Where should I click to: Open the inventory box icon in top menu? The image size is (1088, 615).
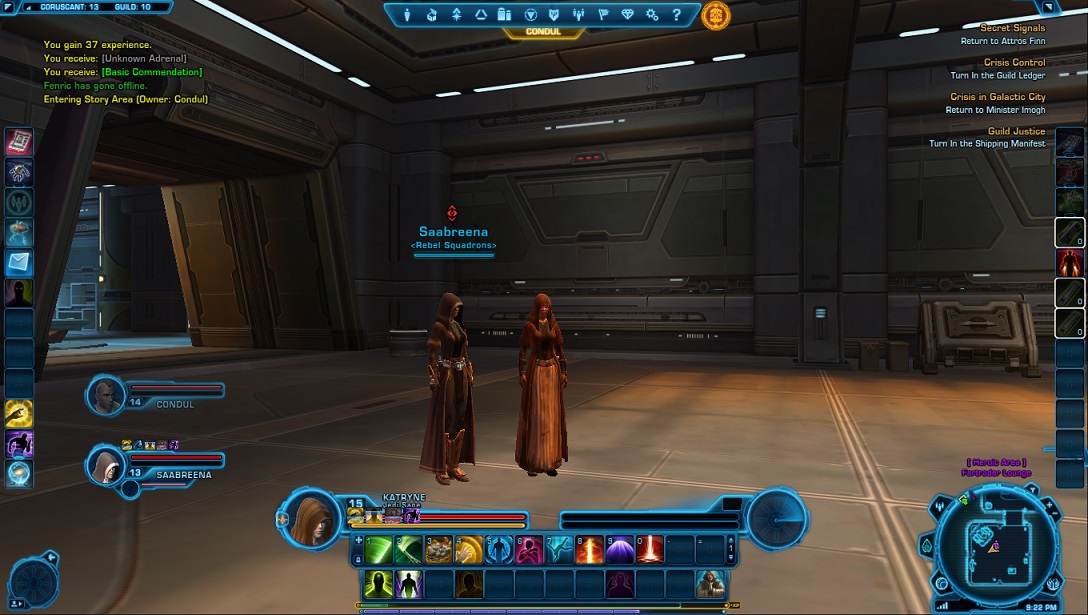coord(432,15)
